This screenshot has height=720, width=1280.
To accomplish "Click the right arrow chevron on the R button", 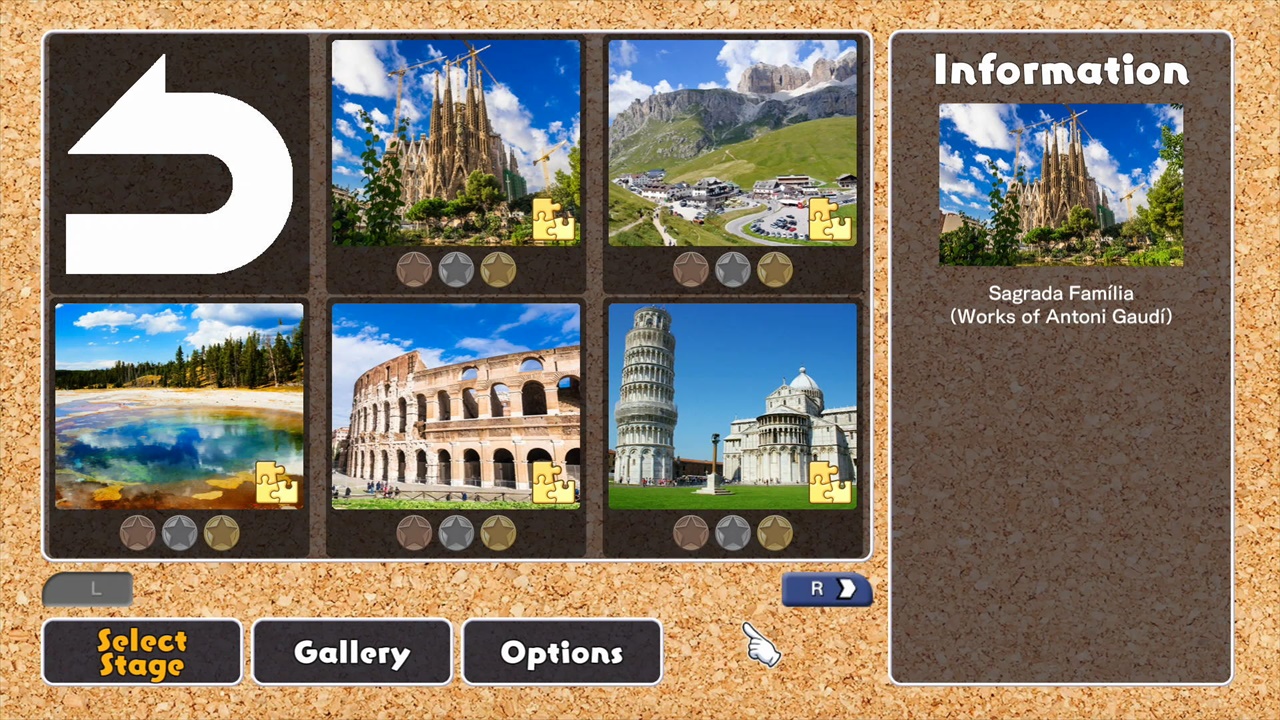I will tap(848, 589).
